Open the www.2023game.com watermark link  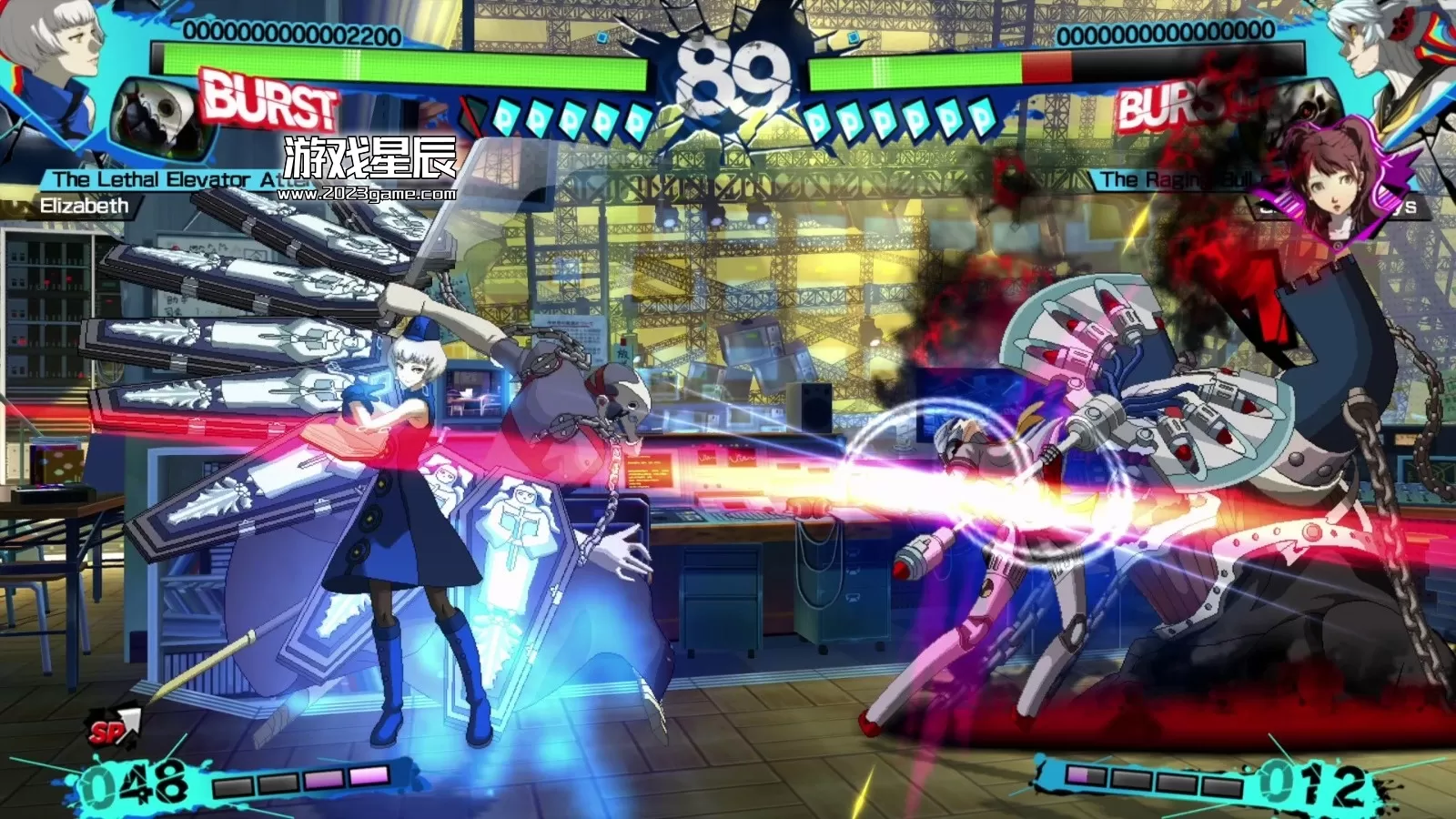click(x=366, y=194)
